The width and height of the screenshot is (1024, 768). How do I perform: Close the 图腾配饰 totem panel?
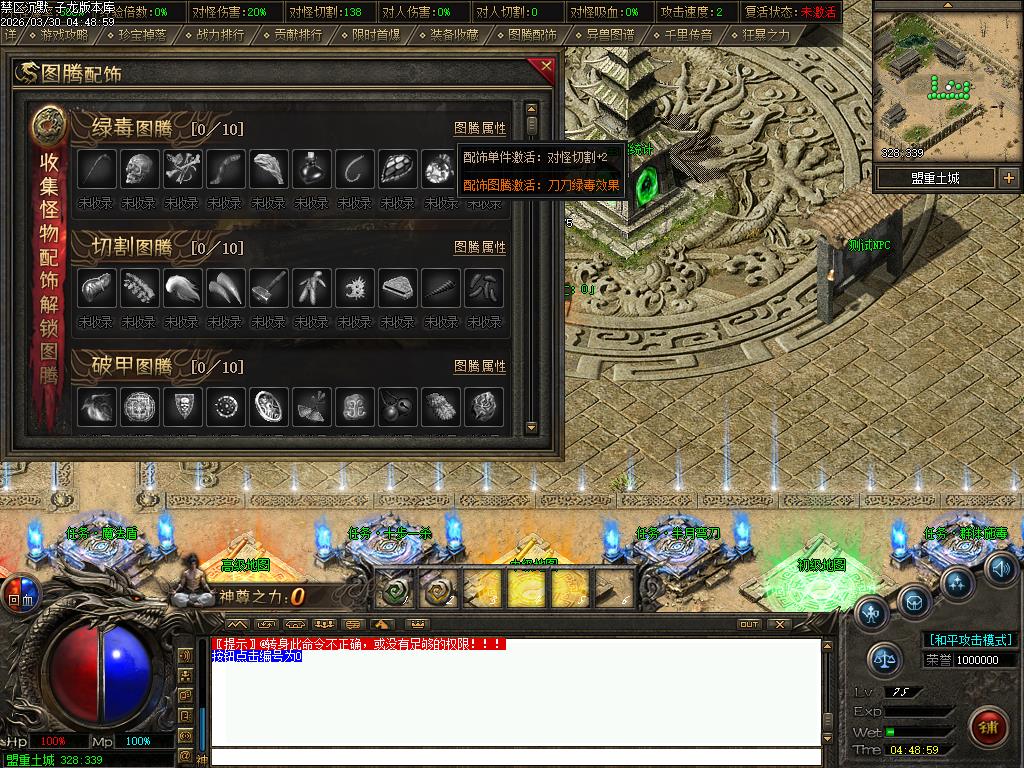(x=545, y=67)
